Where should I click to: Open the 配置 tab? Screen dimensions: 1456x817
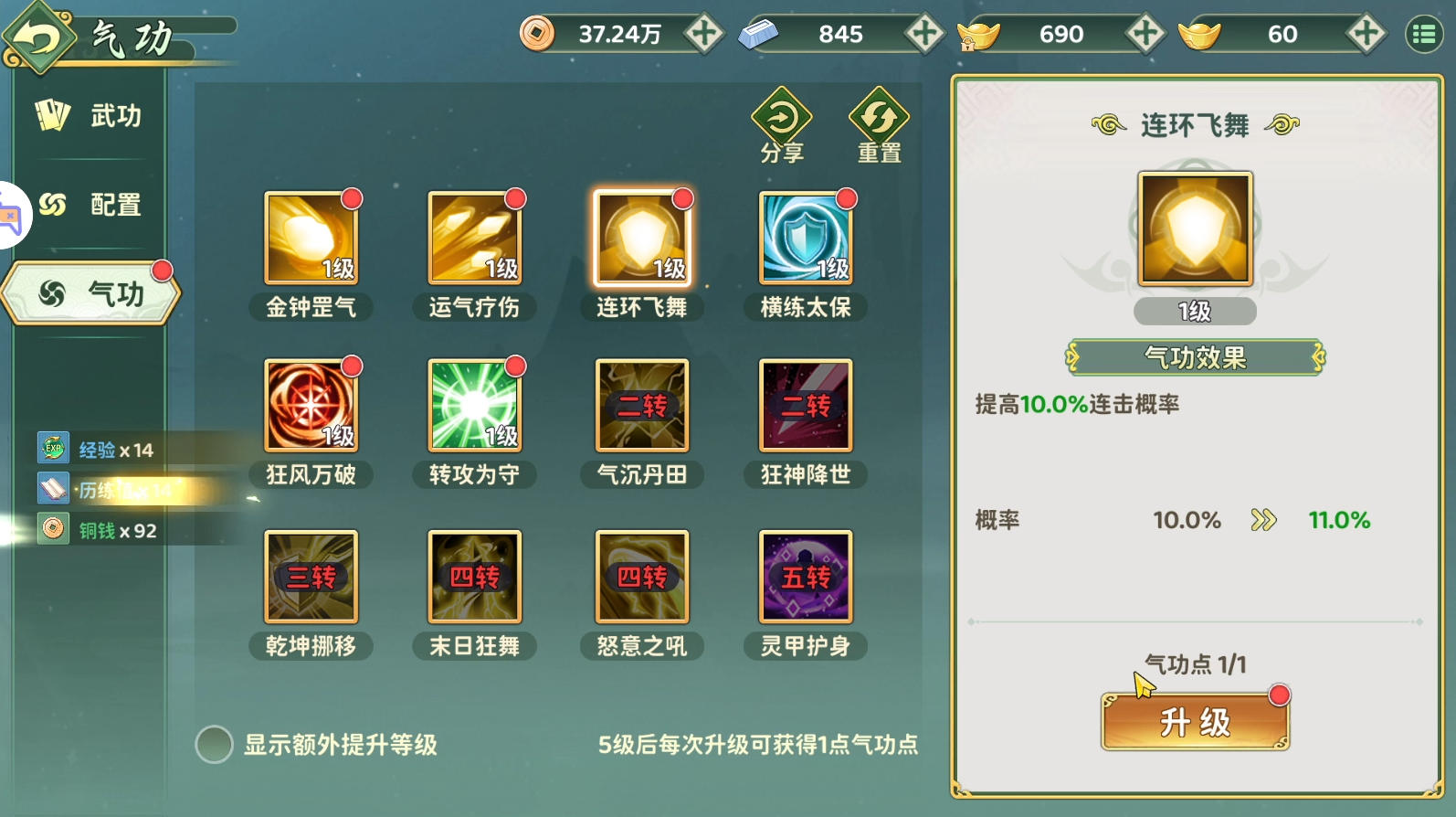click(x=90, y=204)
